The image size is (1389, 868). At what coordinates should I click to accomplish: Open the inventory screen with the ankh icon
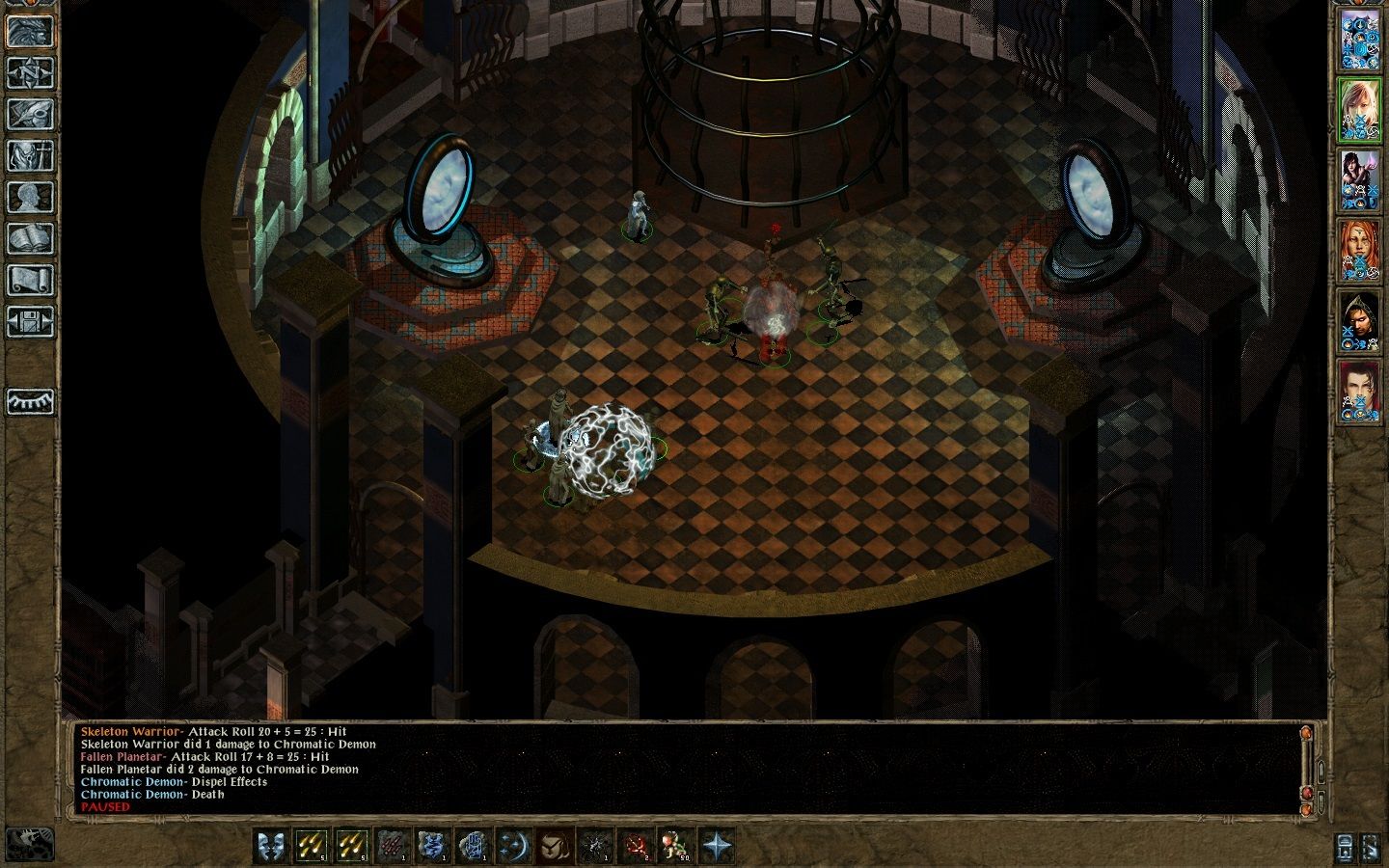(30, 155)
